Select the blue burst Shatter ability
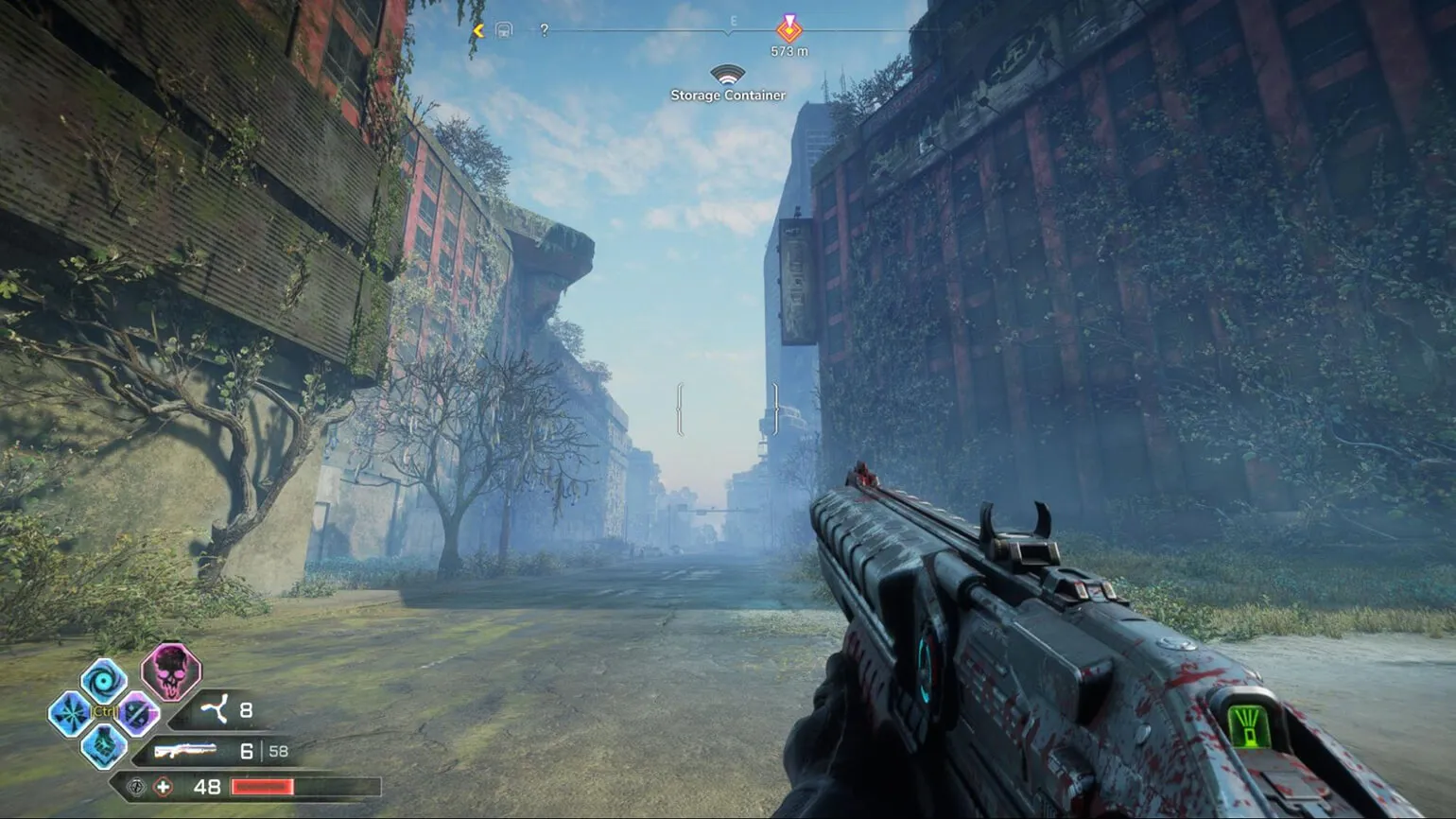The image size is (1456, 819). (70, 713)
